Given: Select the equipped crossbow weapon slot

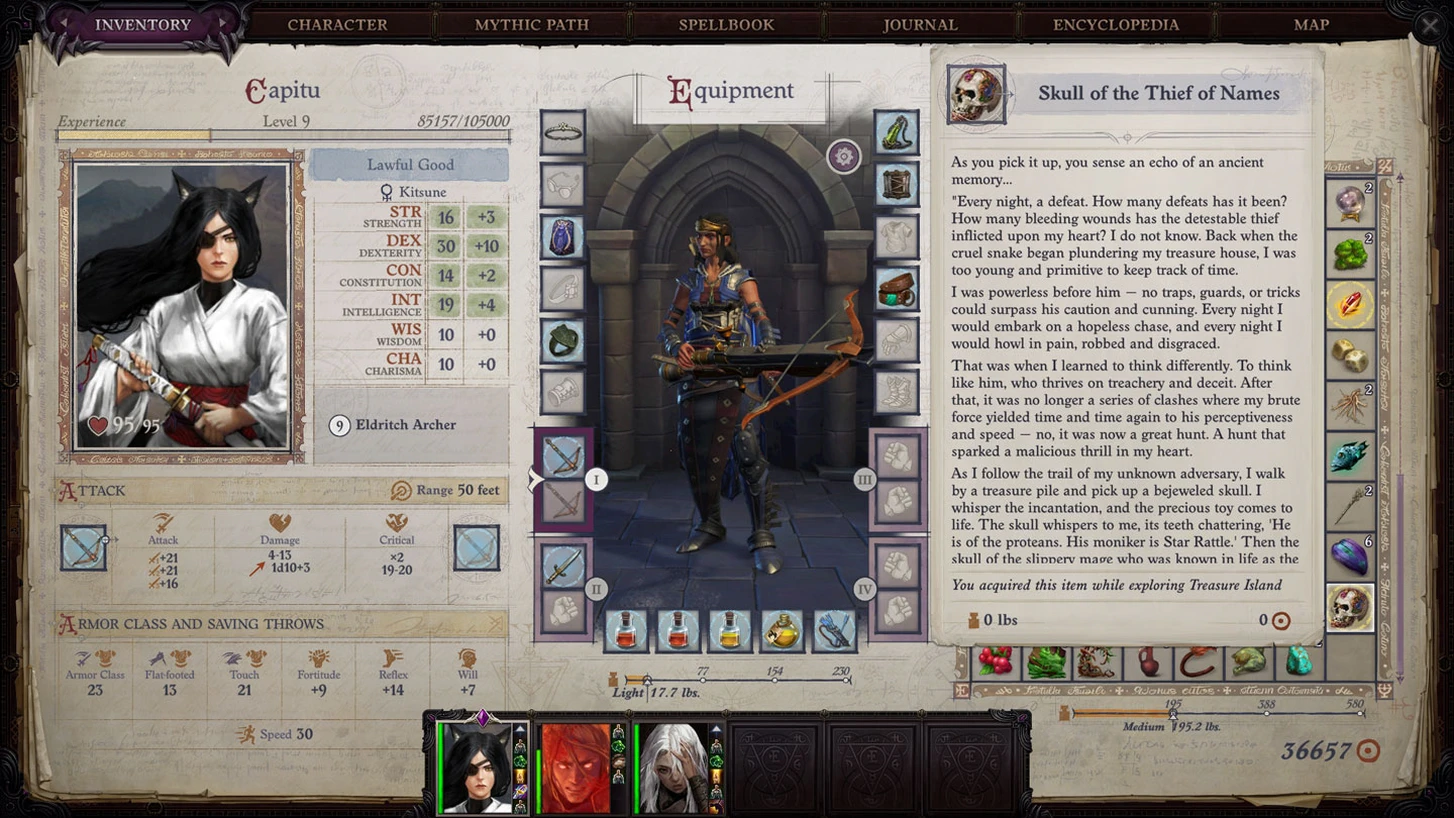Looking at the screenshot, I should [x=563, y=456].
